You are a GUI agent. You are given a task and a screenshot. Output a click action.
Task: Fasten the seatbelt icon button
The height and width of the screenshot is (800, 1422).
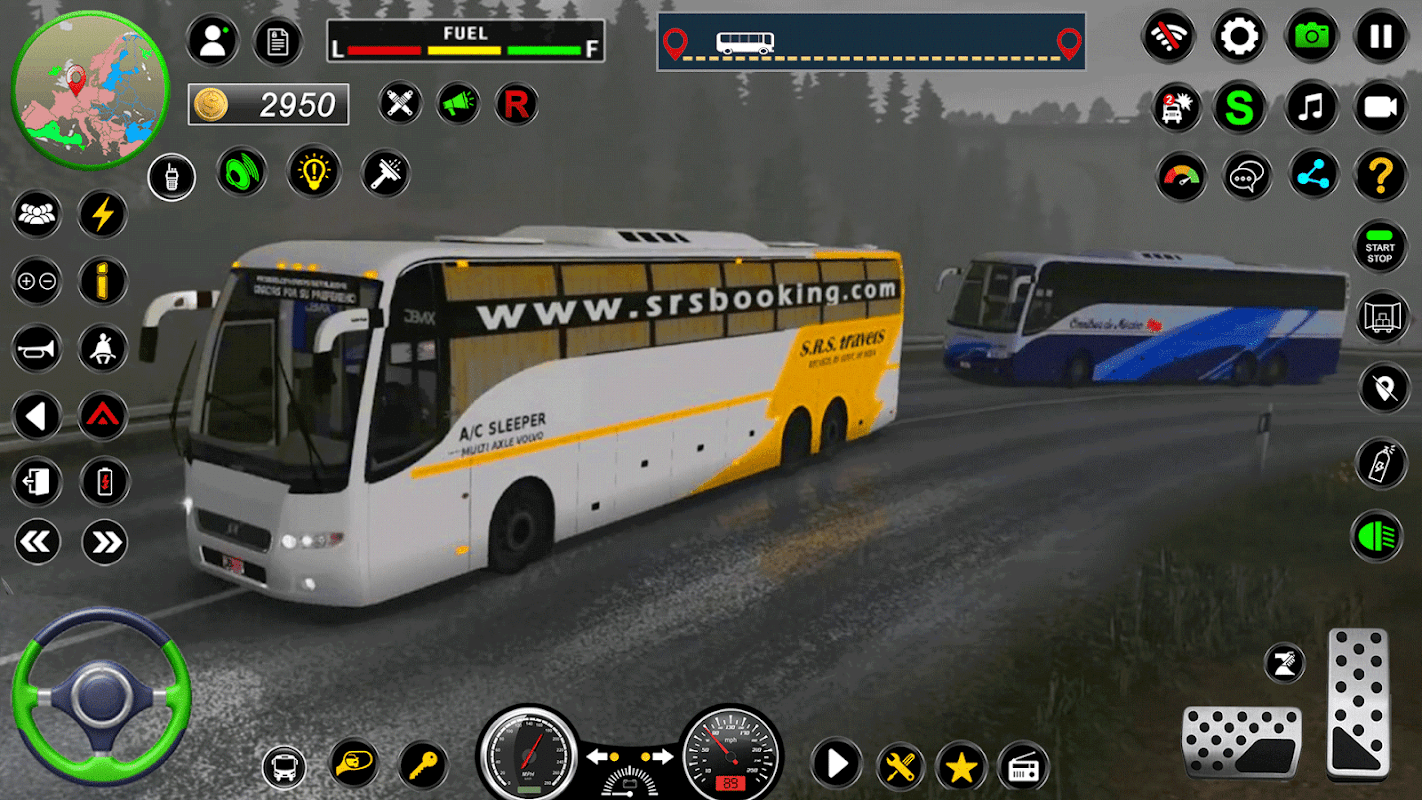pos(103,349)
